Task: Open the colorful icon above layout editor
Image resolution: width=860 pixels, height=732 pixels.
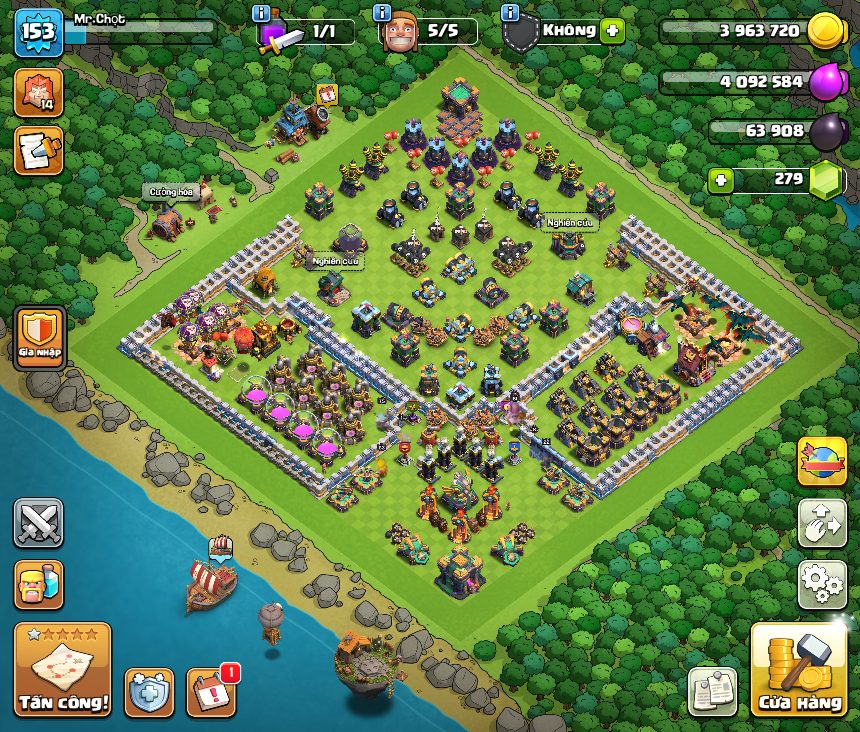Action: 822,461
